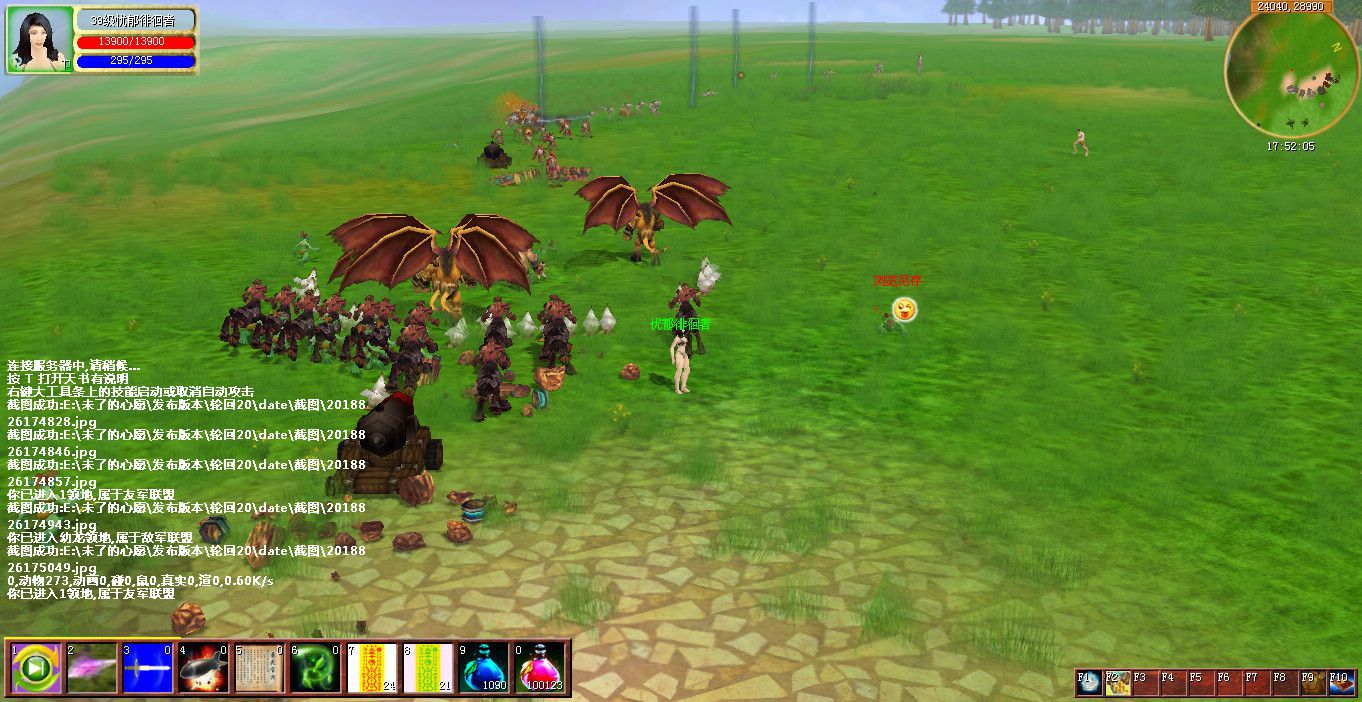Use the yellow talisman on white, slot 7

[x=372, y=668]
